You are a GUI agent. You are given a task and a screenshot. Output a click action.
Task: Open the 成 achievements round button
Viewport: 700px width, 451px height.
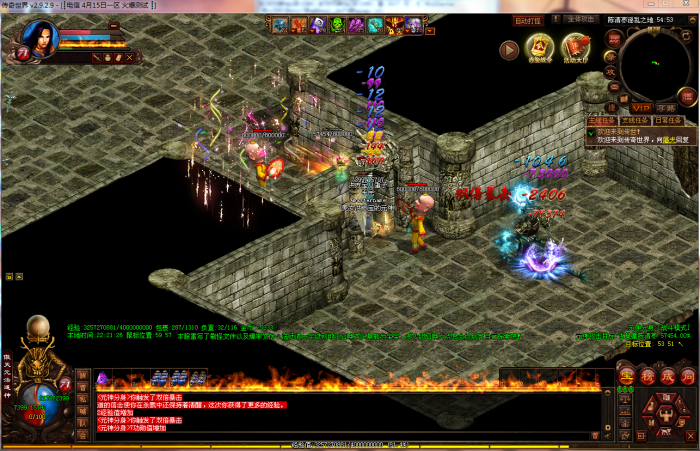click(x=667, y=376)
